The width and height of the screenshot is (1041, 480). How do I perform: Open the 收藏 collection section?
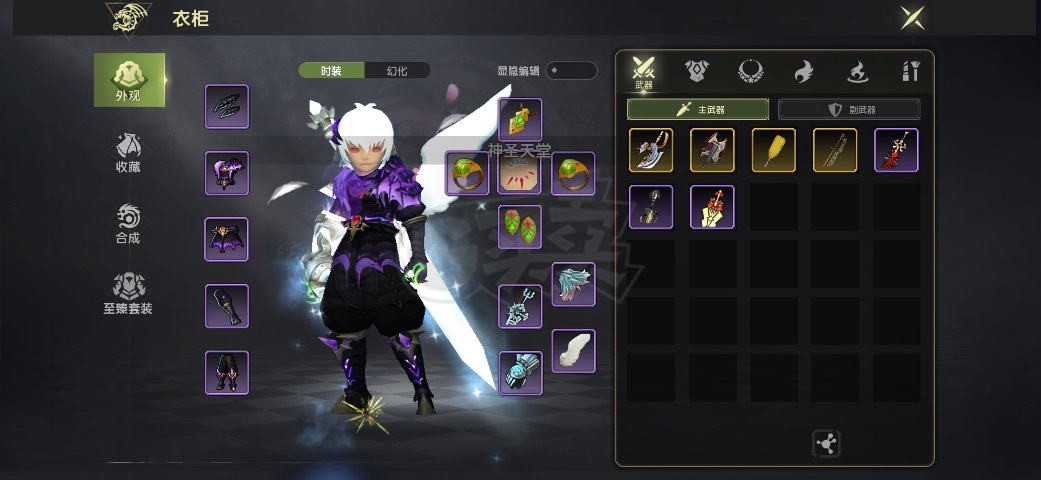[128, 152]
